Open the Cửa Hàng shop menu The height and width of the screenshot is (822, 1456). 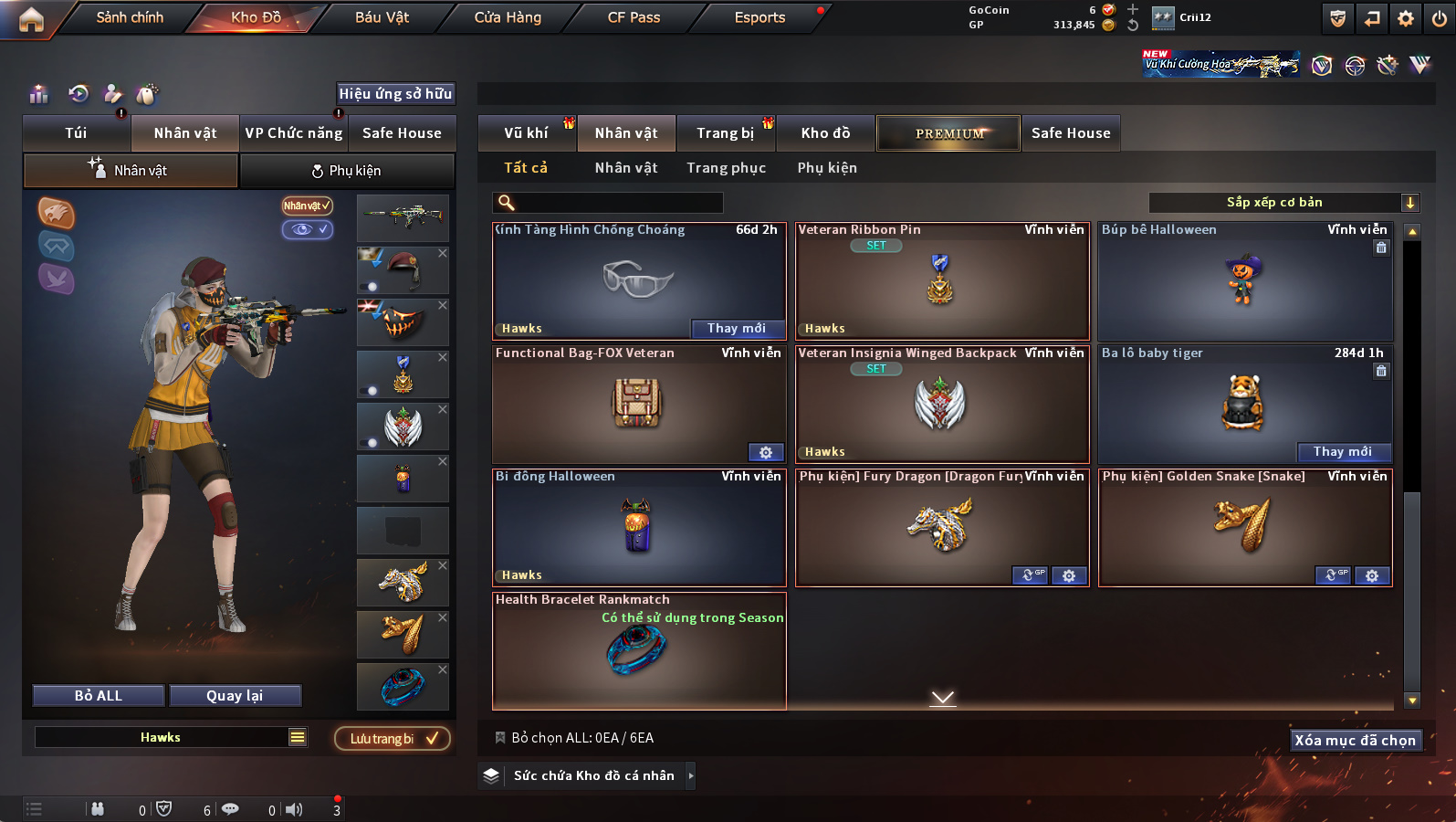tap(508, 17)
